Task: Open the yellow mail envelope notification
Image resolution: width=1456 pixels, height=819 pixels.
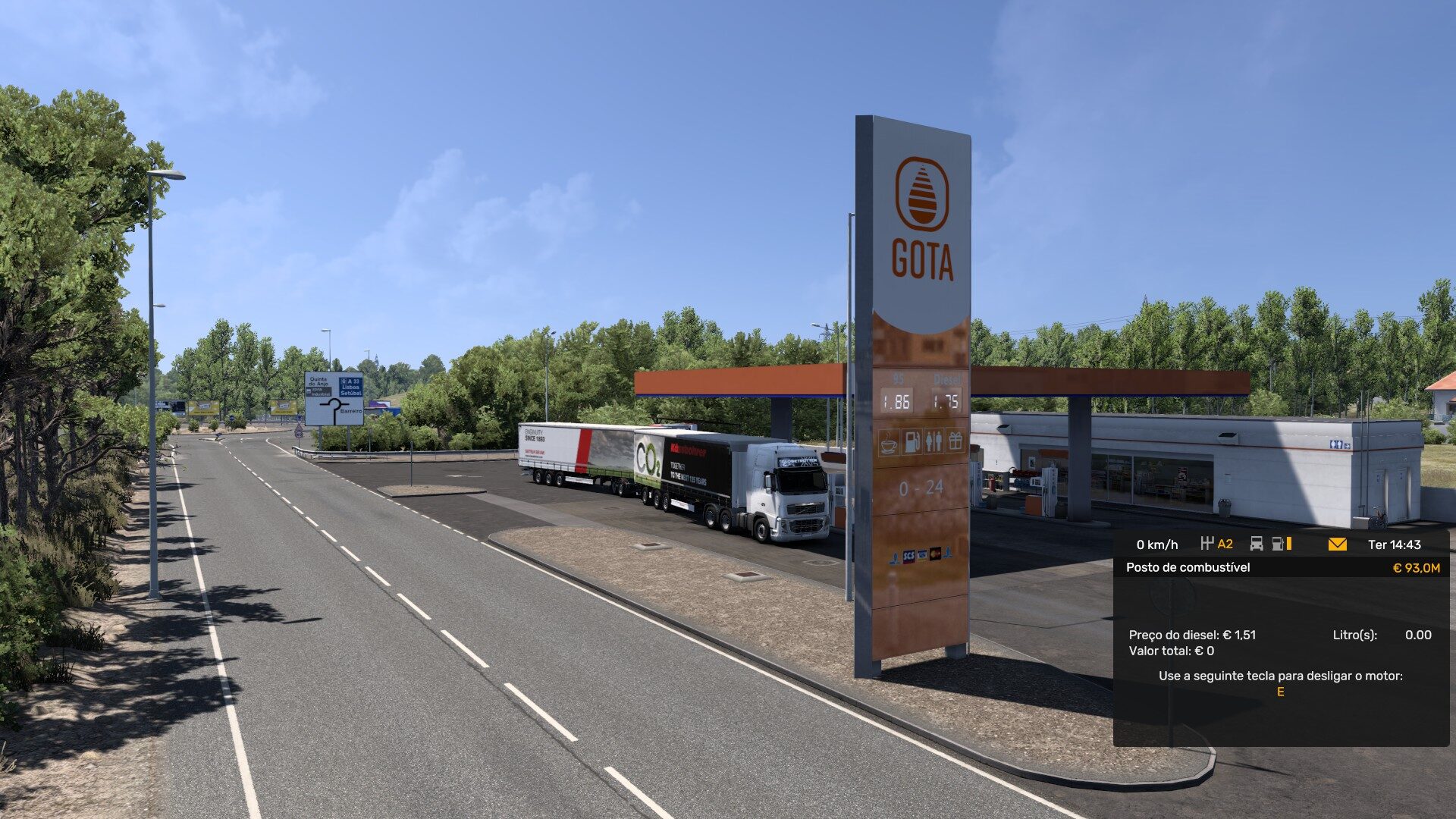Action: [x=1338, y=544]
